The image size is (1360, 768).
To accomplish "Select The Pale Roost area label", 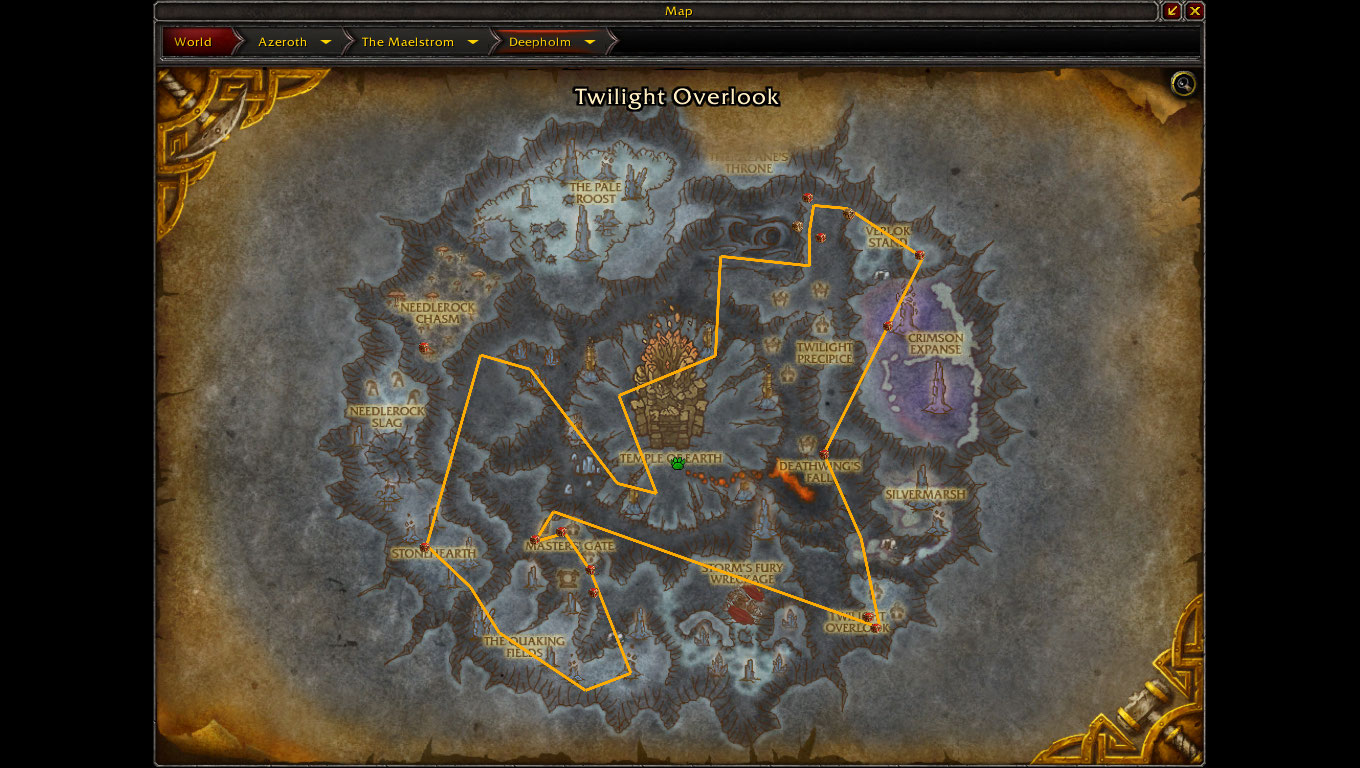I will click(x=595, y=193).
